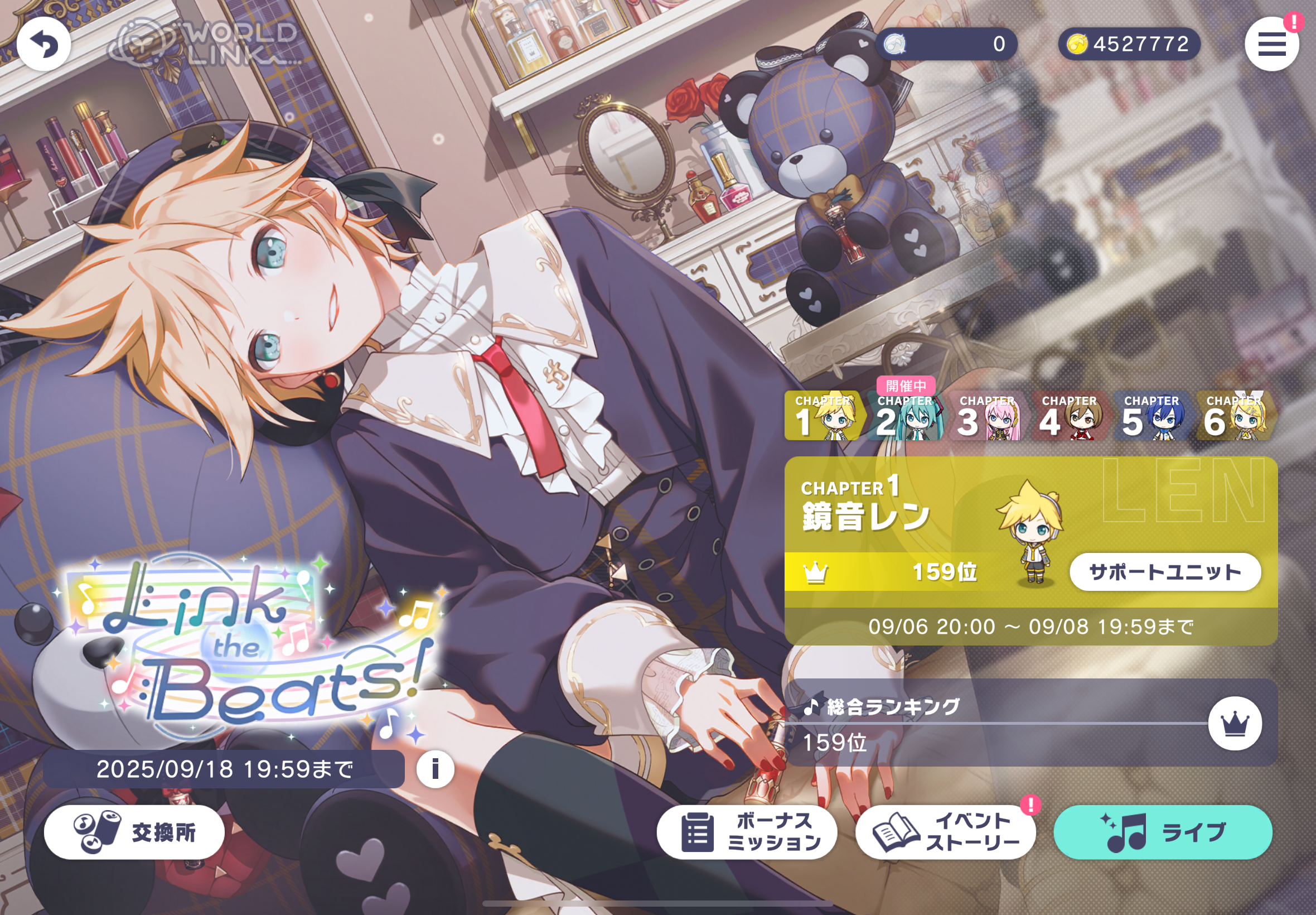The image size is (1316, 915).
Task: Read the イベントストーリー event story
Action: pyautogui.click(x=945, y=832)
